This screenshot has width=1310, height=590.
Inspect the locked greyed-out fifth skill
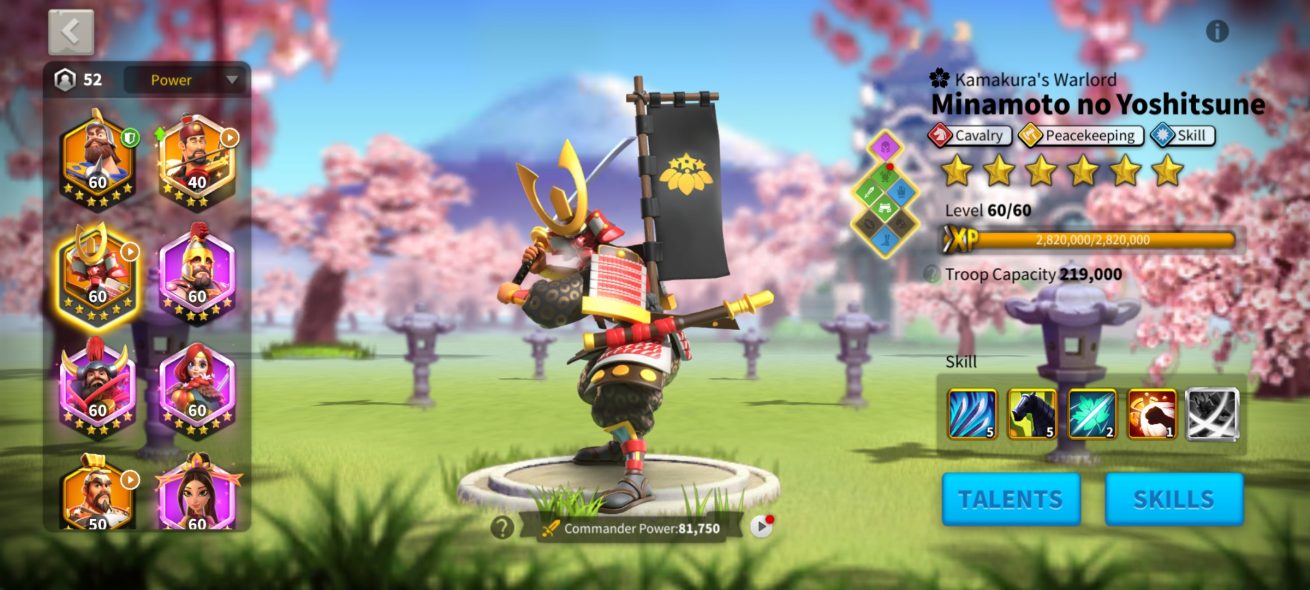pyautogui.click(x=1212, y=415)
